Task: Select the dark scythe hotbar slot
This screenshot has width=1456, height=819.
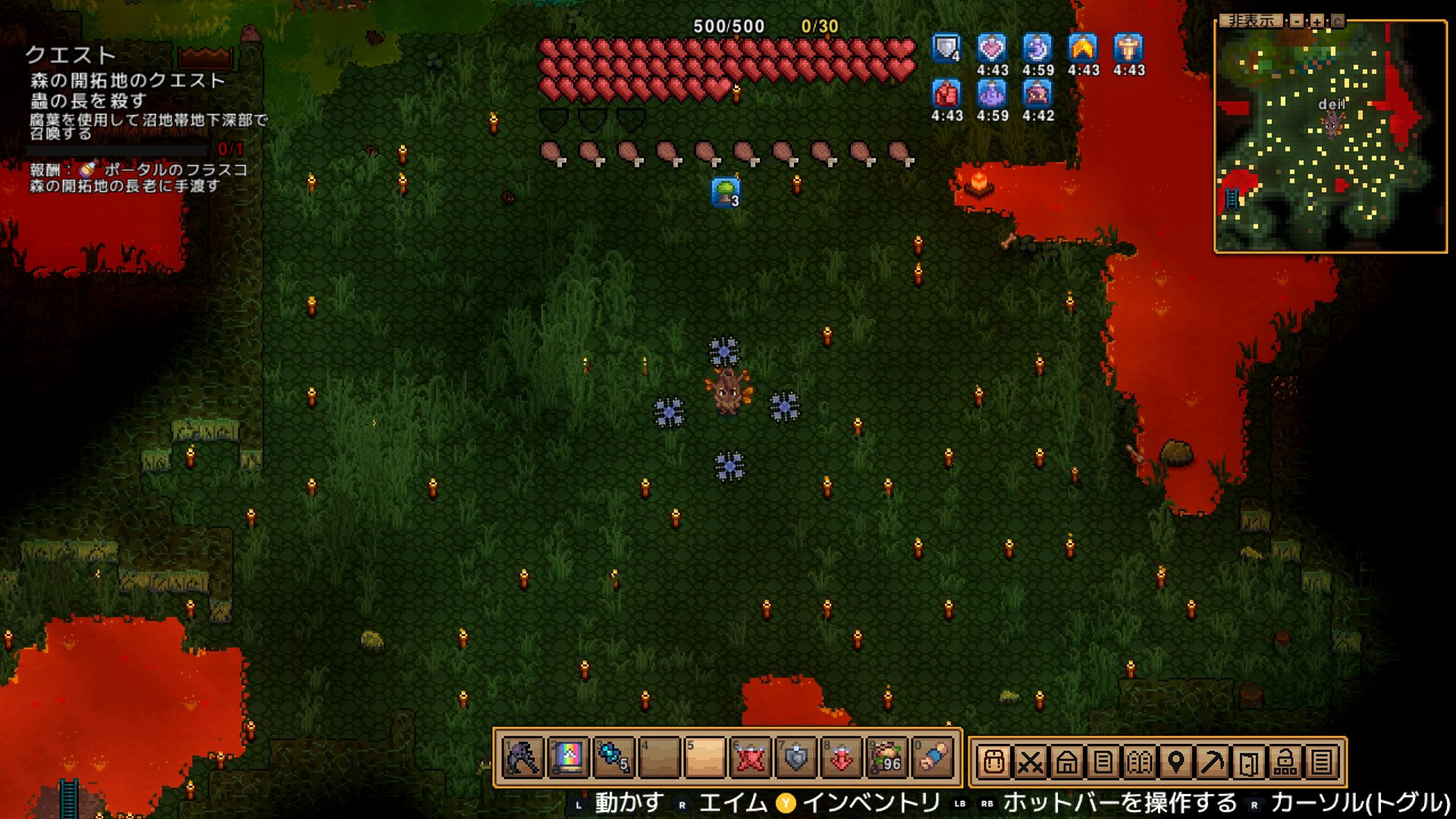Action: click(x=523, y=757)
